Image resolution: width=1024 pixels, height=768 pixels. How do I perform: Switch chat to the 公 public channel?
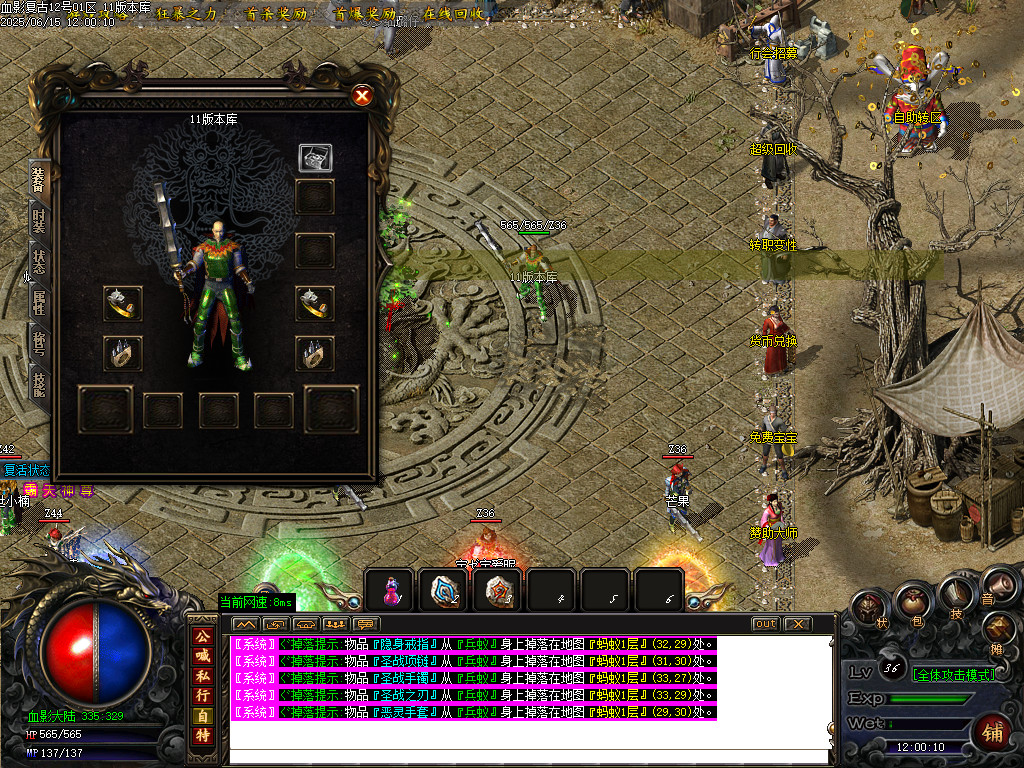point(202,636)
